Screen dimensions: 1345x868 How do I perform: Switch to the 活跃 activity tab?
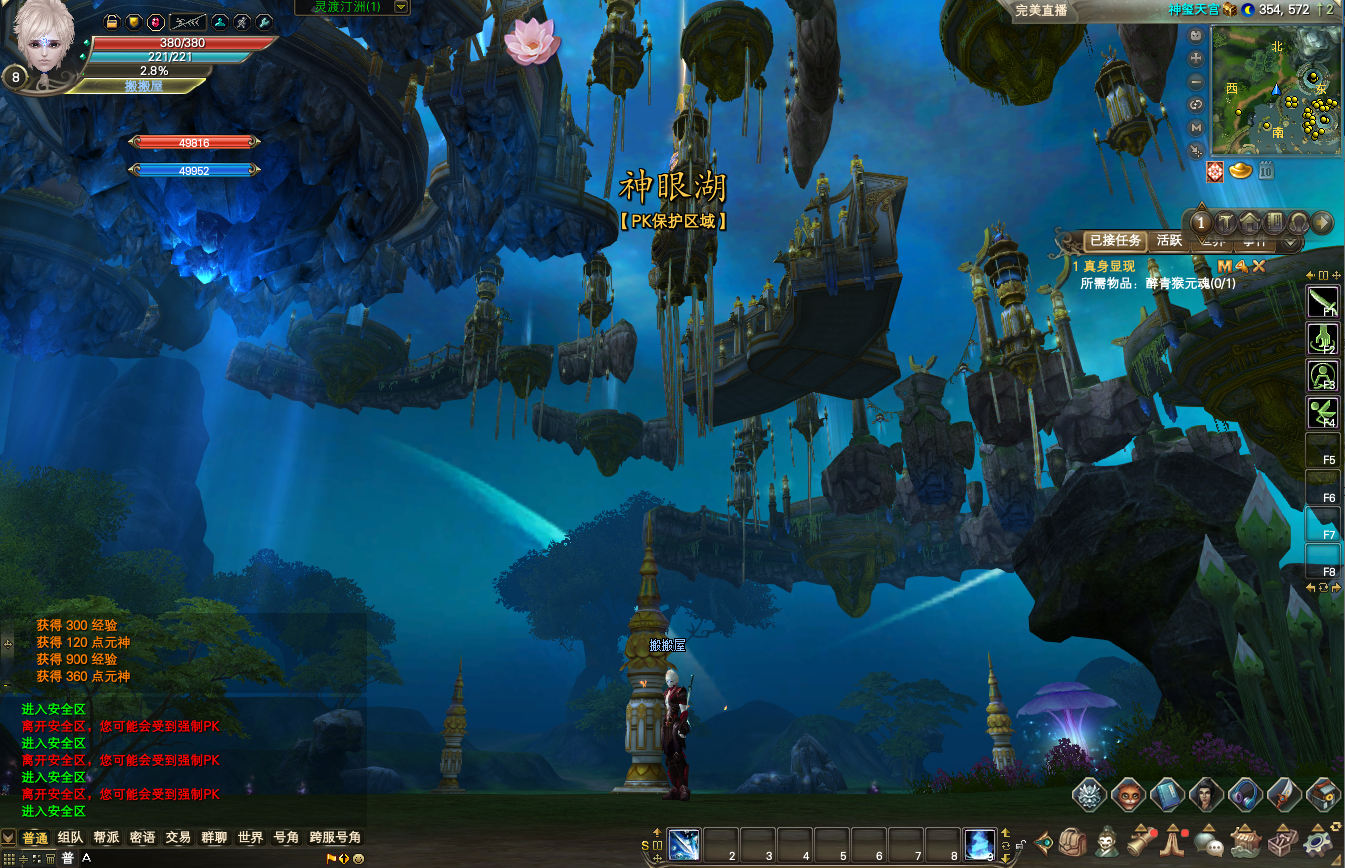(x=1169, y=240)
